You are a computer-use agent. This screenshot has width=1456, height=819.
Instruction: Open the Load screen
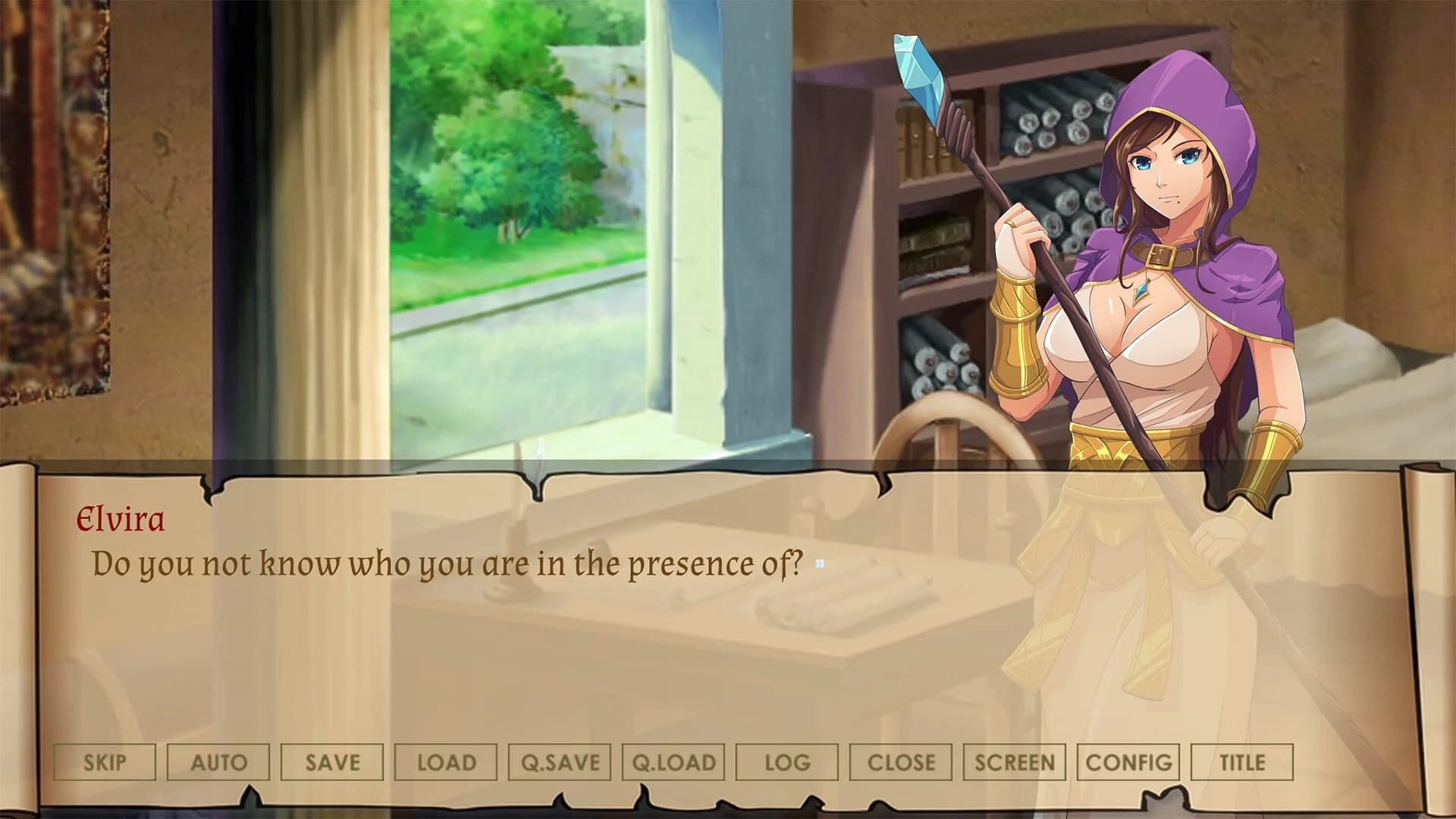447,762
